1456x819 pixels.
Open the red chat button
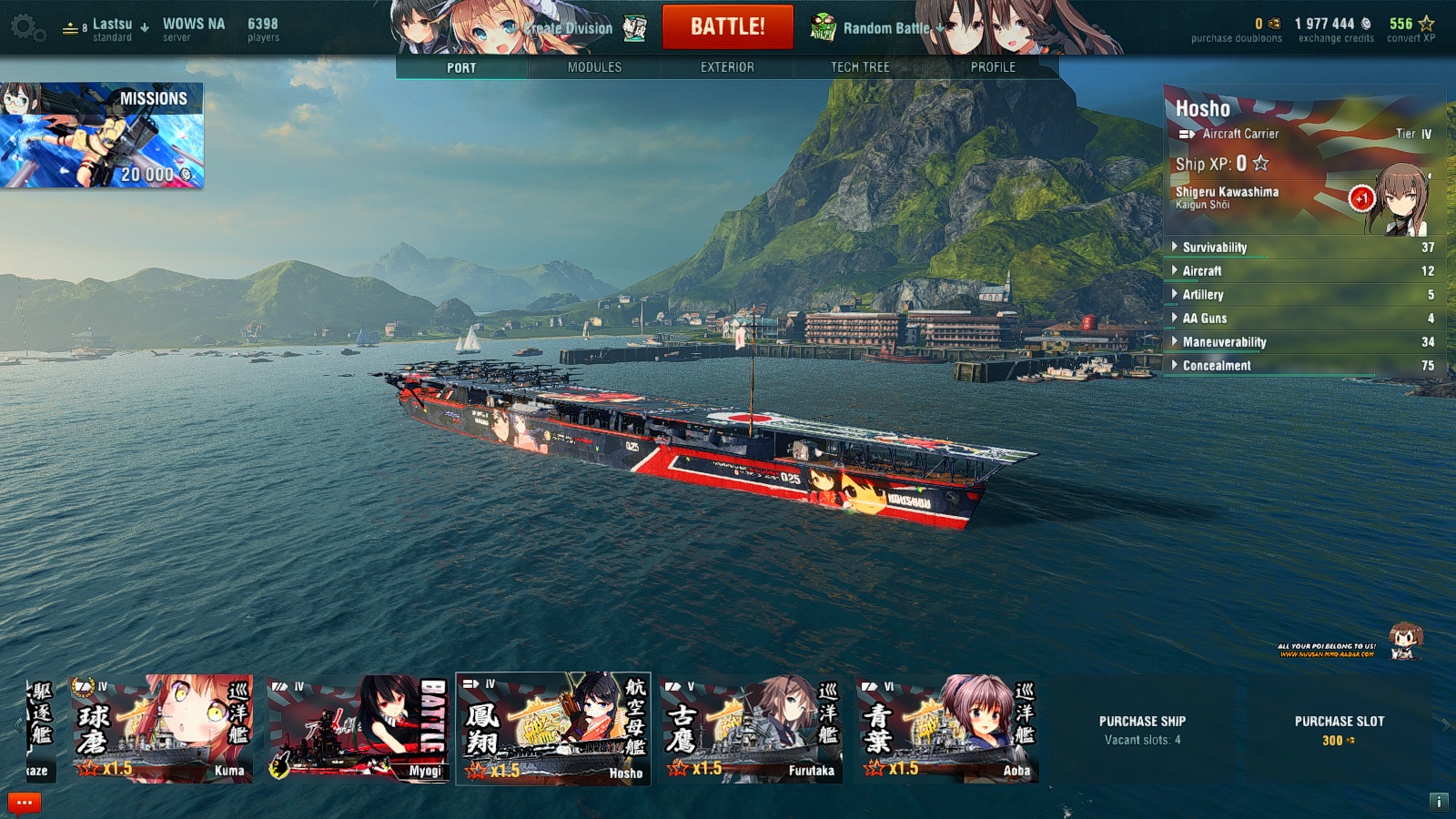coord(25,803)
